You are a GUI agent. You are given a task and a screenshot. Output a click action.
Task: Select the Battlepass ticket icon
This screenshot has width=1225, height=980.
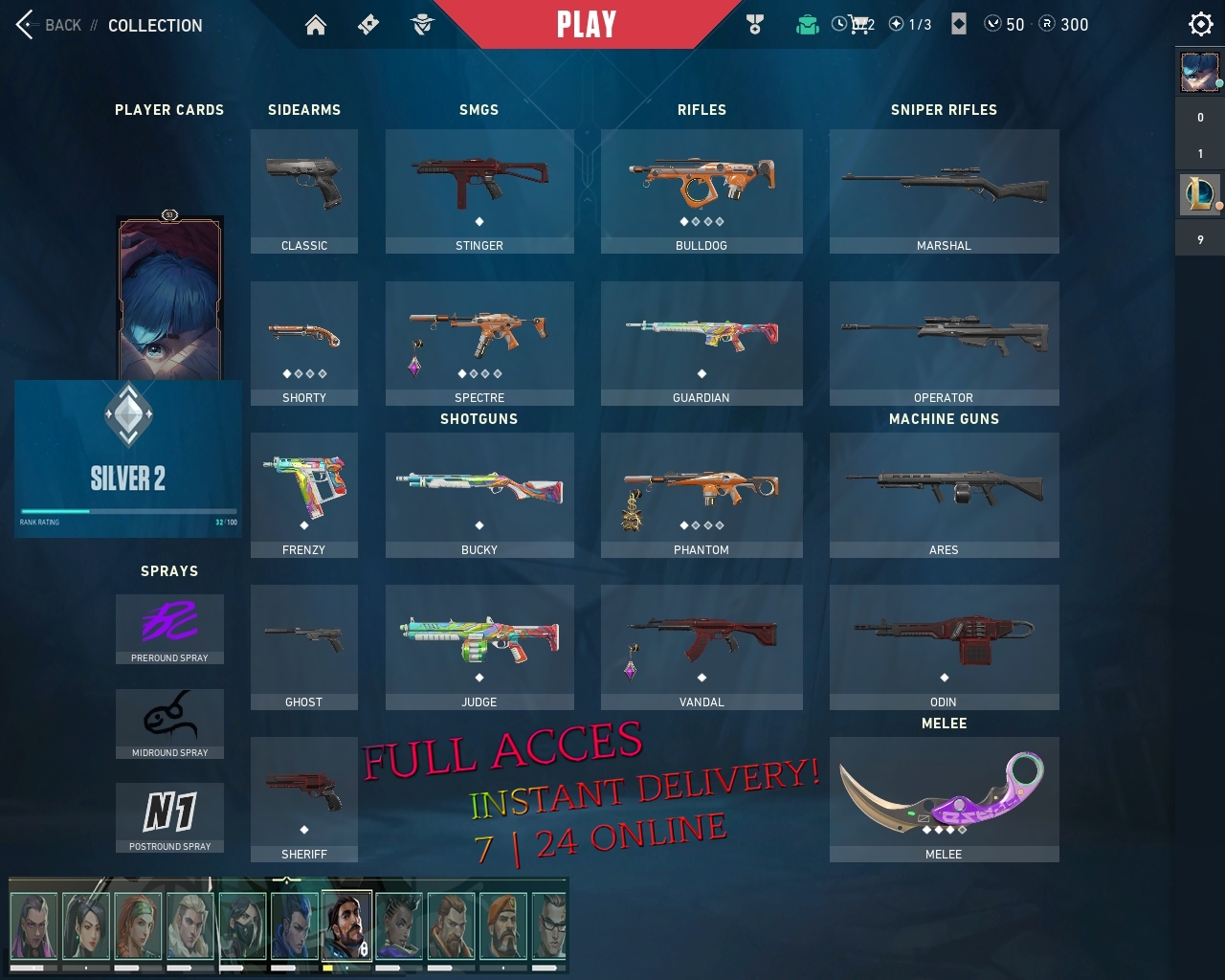click(369, 24)
